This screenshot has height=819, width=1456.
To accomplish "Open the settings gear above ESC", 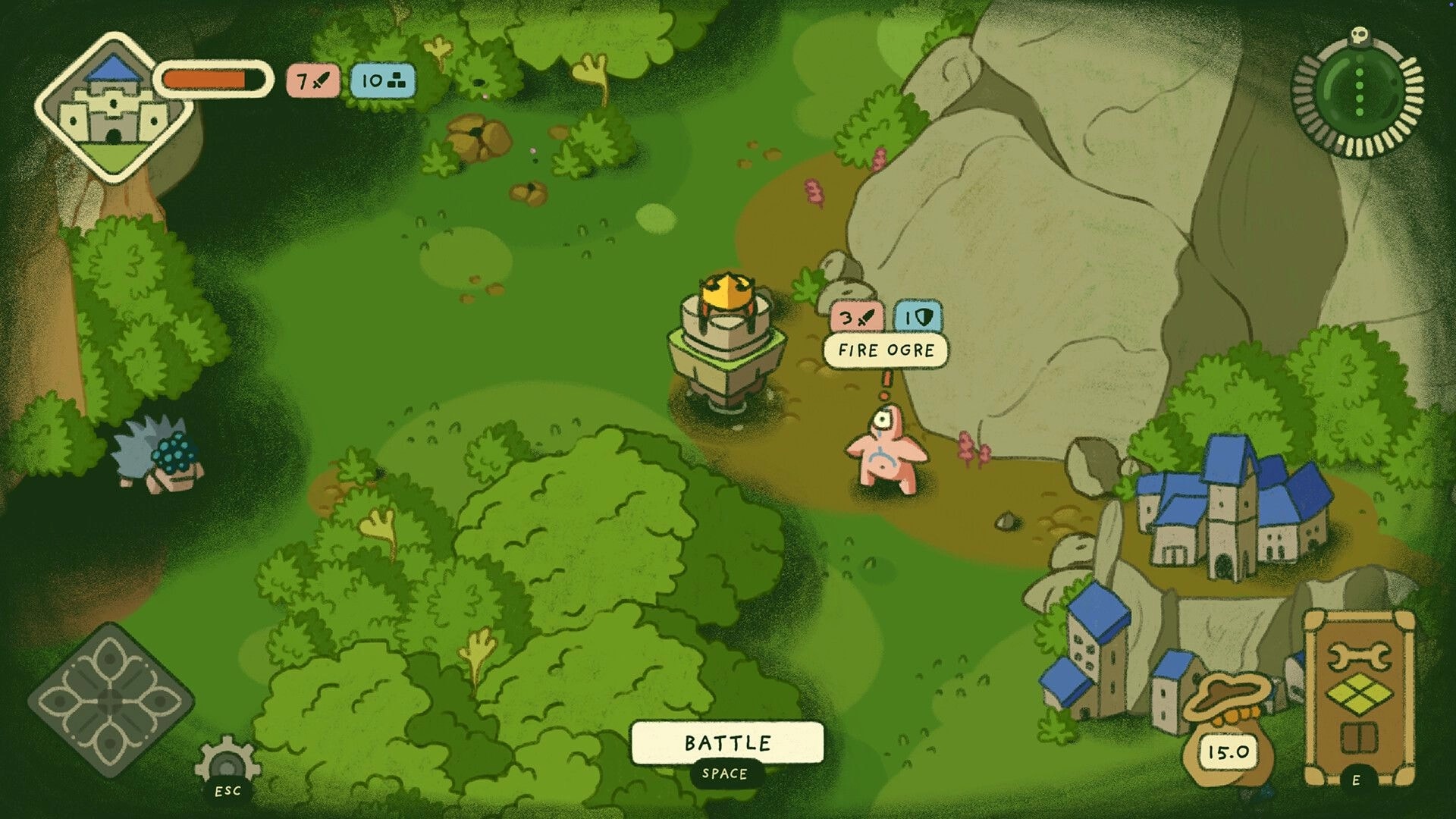I will [x=227, y=758].
